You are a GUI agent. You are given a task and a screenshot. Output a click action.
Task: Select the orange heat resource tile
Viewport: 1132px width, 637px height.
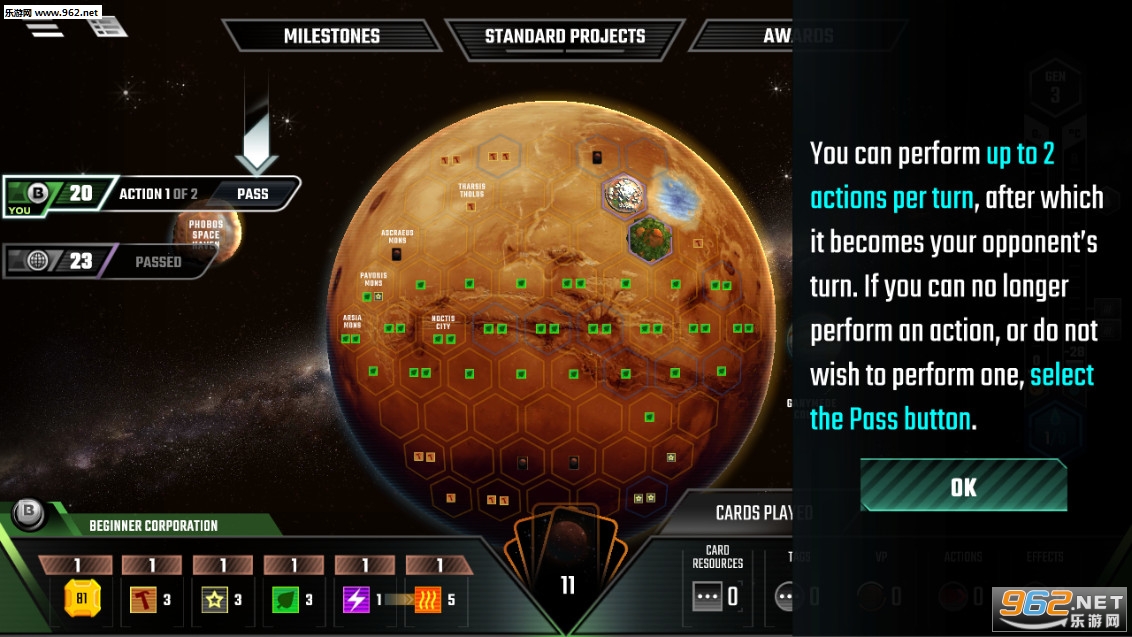pyautogui.click(x=430, y=599)
